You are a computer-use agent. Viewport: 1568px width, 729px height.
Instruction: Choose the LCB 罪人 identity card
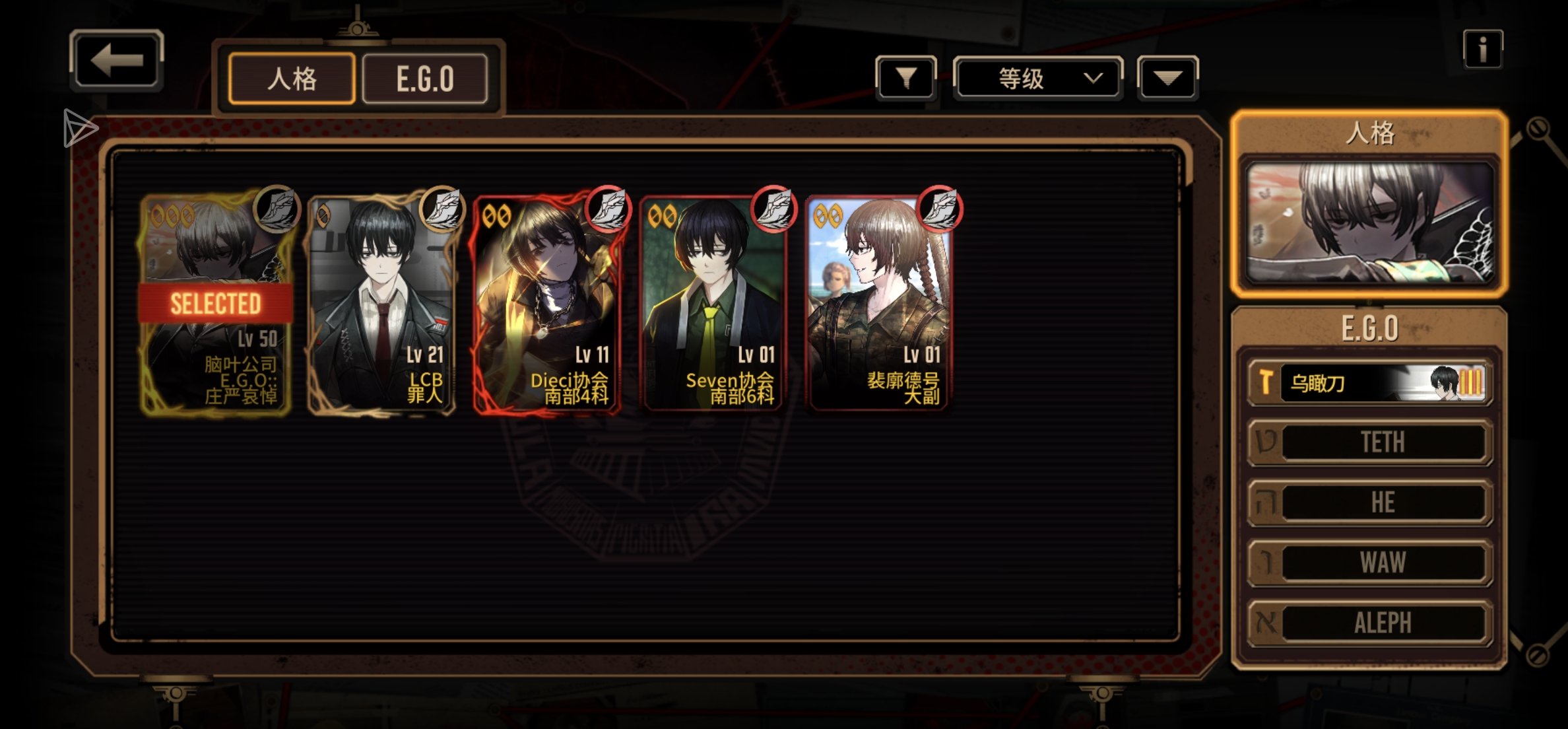(x=381, y=304)
